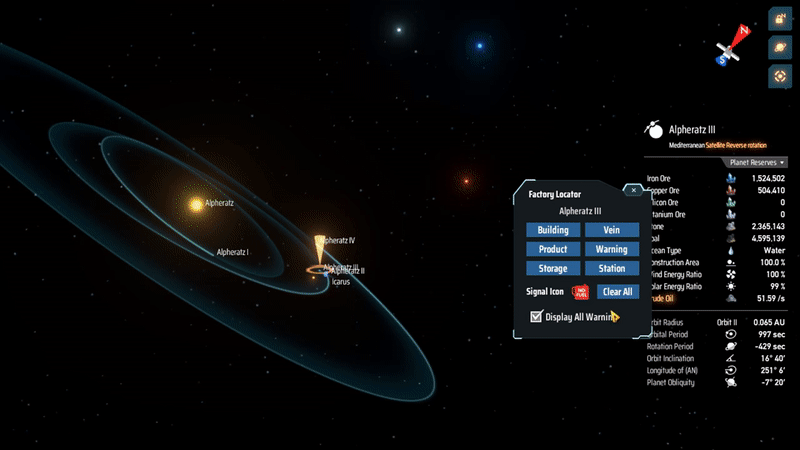Screen dimensions: 800x450
Task: Show Warning locations
Action: point(611,249)
